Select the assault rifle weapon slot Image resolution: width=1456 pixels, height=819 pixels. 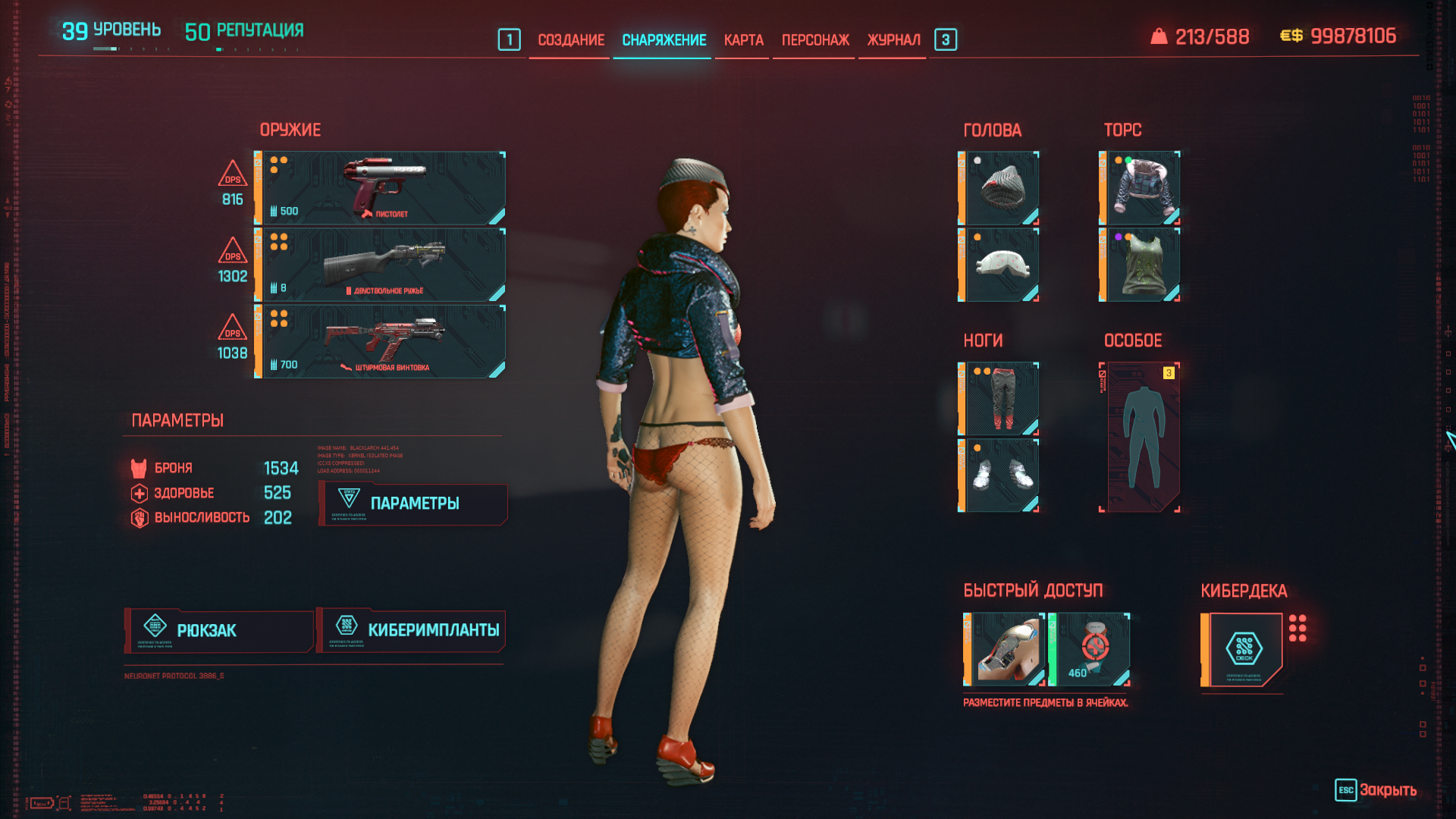click(381, 341)
